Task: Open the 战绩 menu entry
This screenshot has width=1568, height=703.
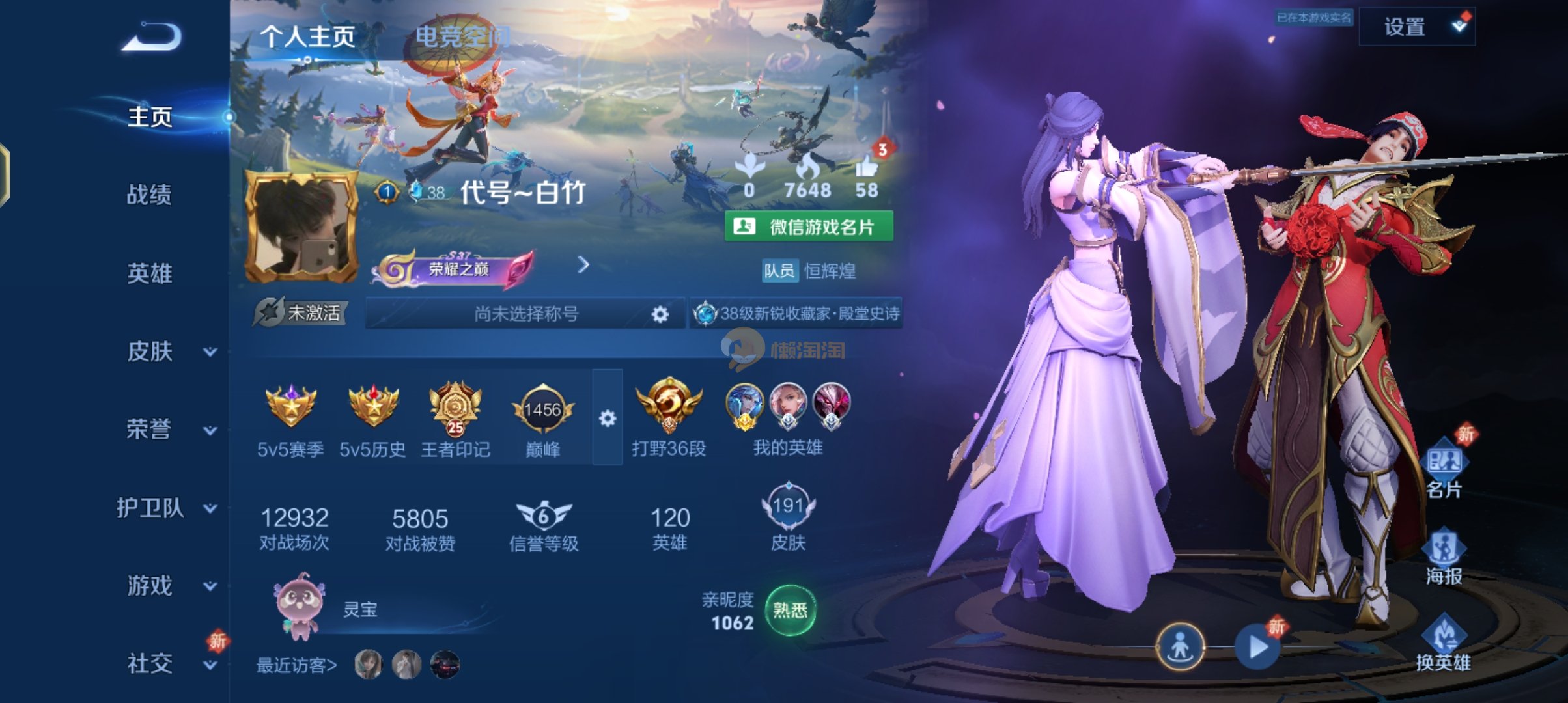Action: click(x=149, y=195)
